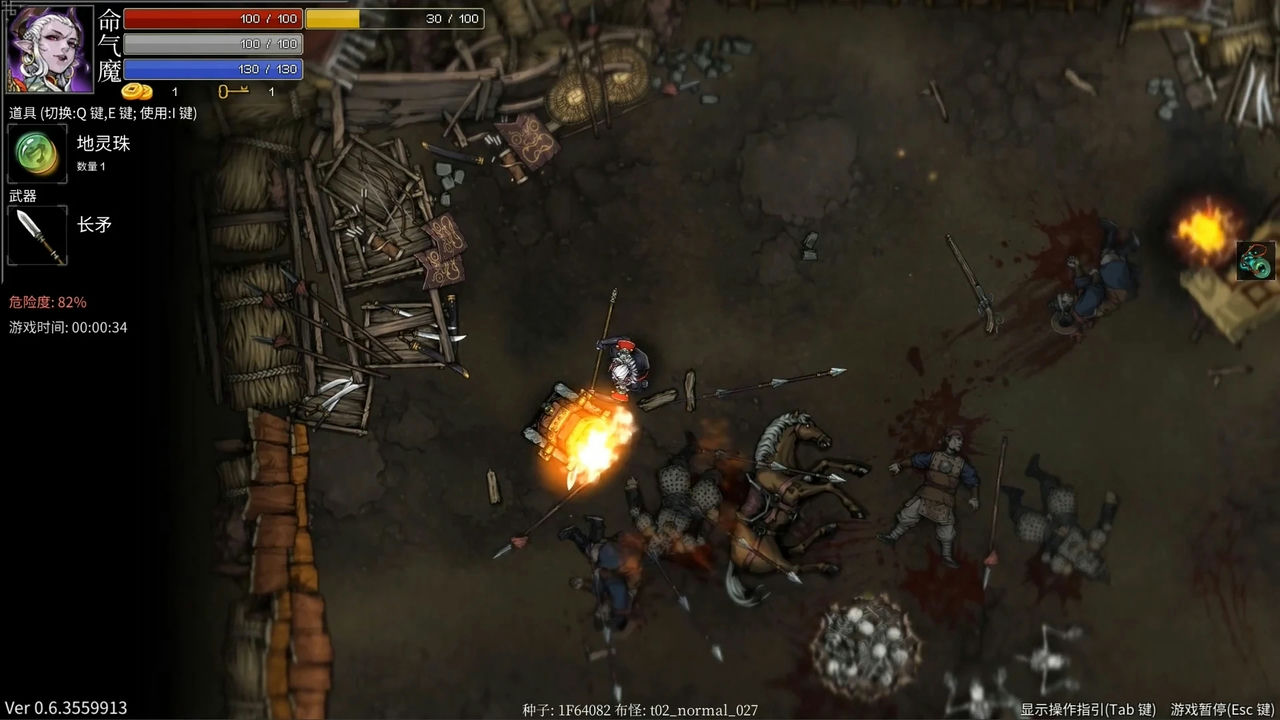
Task: Select the 地灵珠 item slot
Action: pyautogui.click(x=37, y=154)
